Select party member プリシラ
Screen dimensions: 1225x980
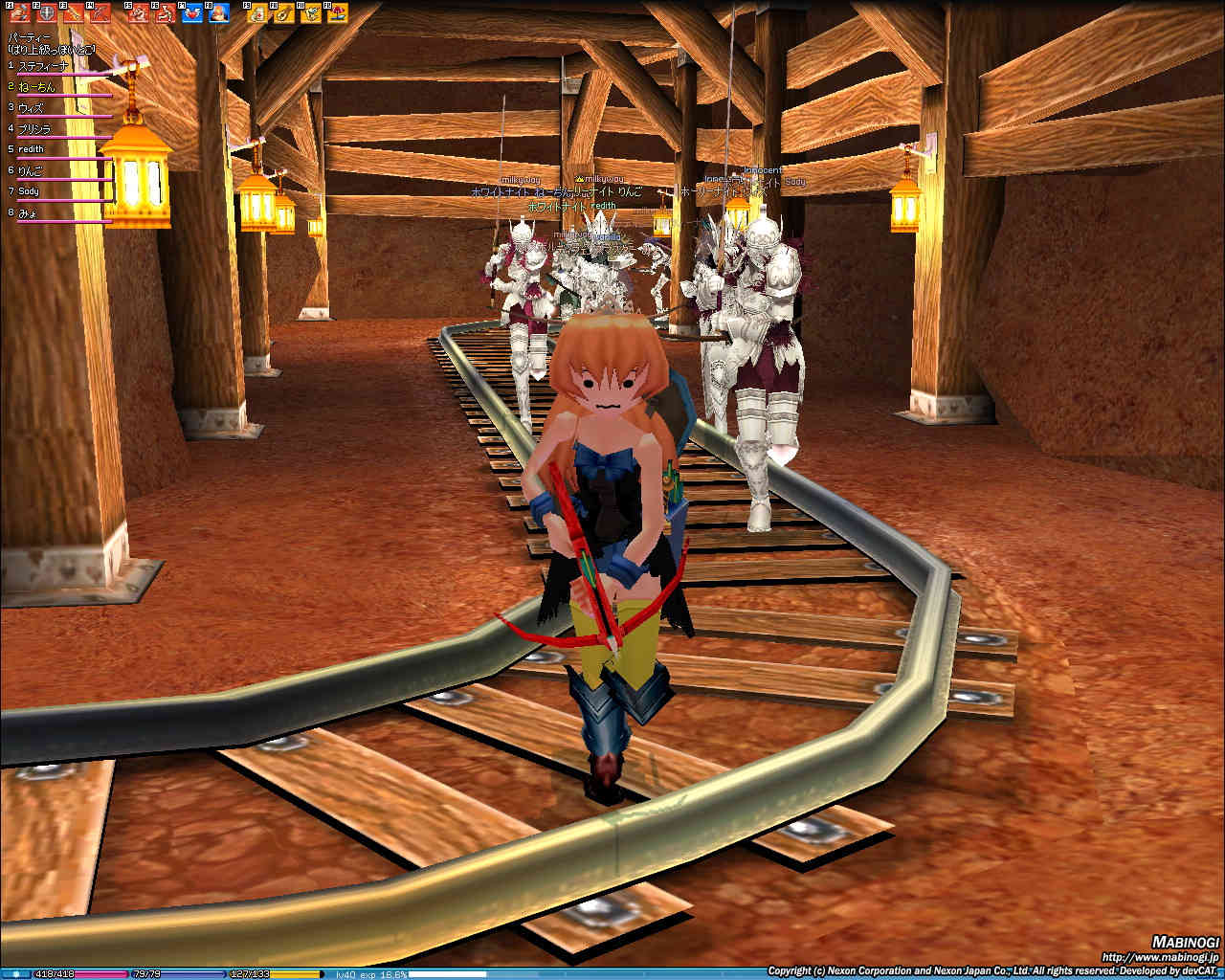coord(34,129)
